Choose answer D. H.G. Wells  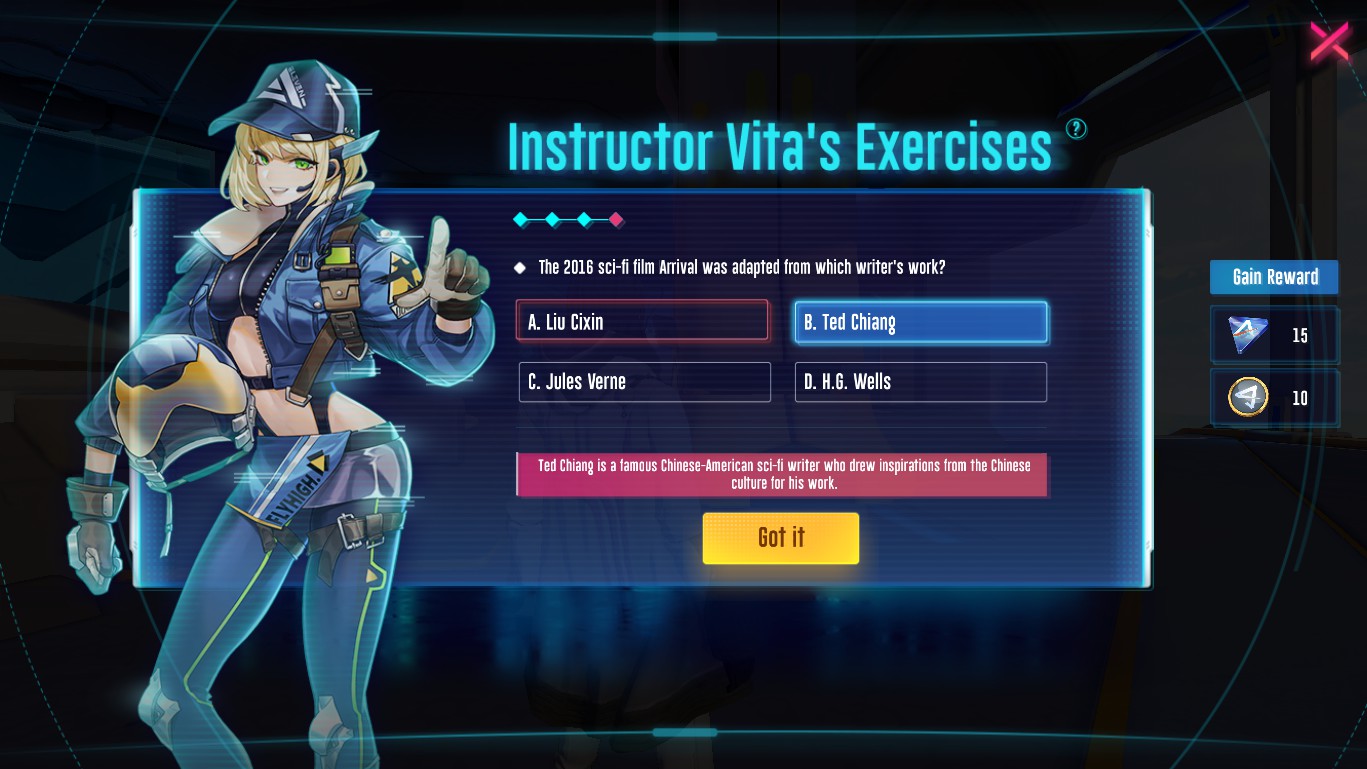point(920,382)
